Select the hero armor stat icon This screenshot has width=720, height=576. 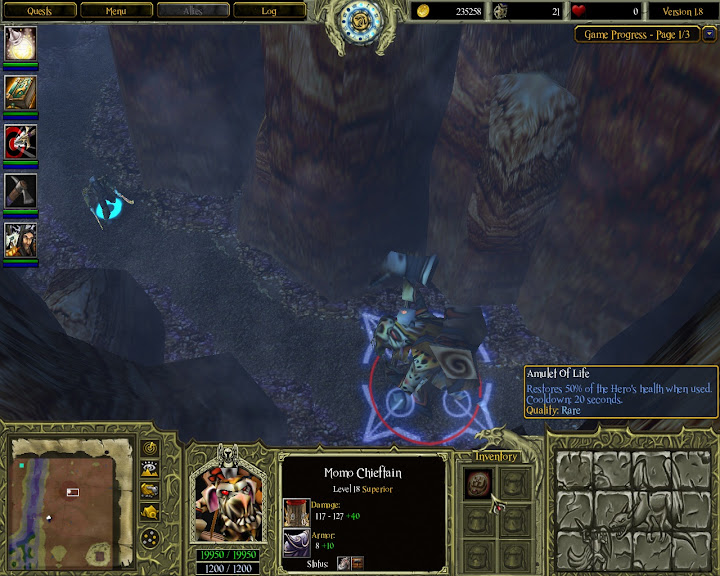pos(297,543)
